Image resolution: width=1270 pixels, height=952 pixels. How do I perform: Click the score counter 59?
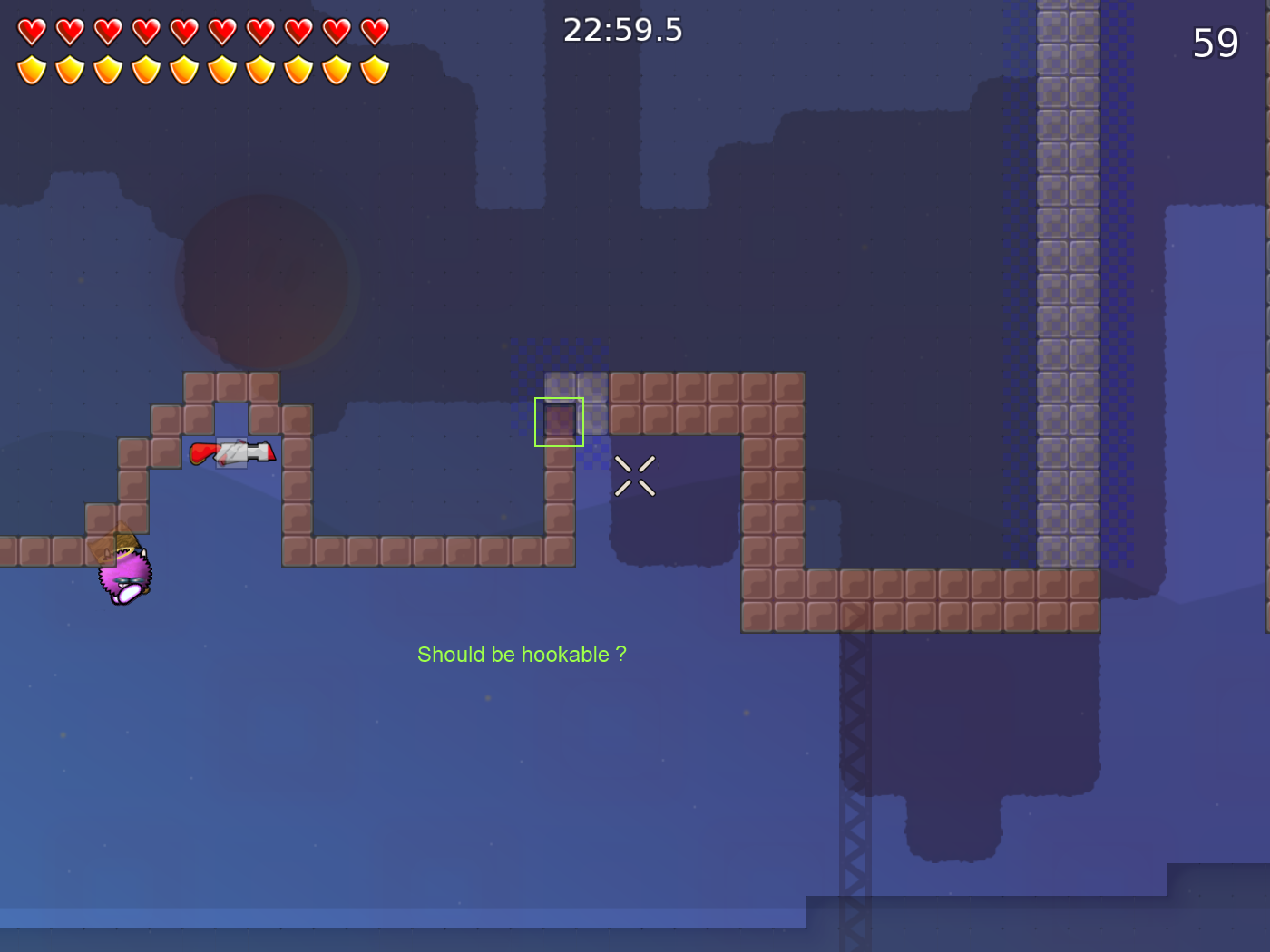[1216, 42]
